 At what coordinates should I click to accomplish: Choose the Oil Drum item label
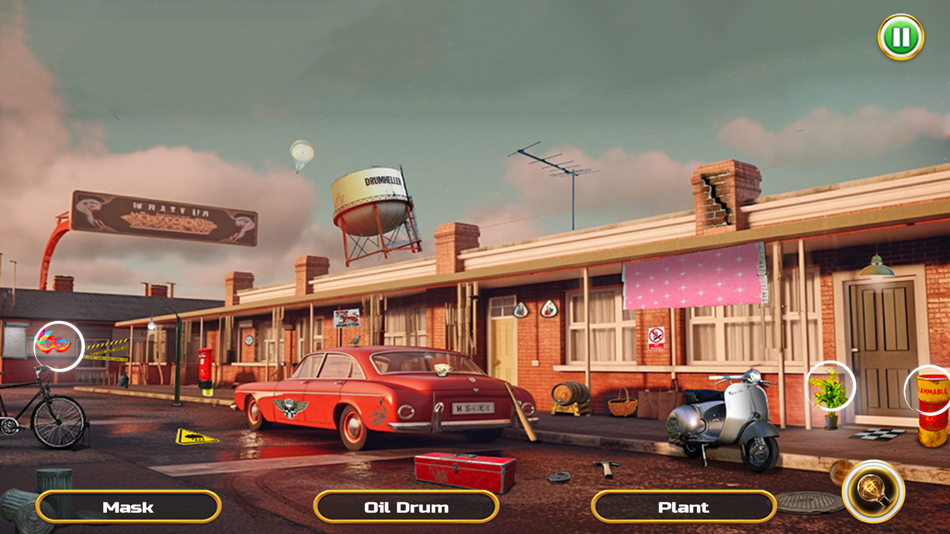coord(406,507)
